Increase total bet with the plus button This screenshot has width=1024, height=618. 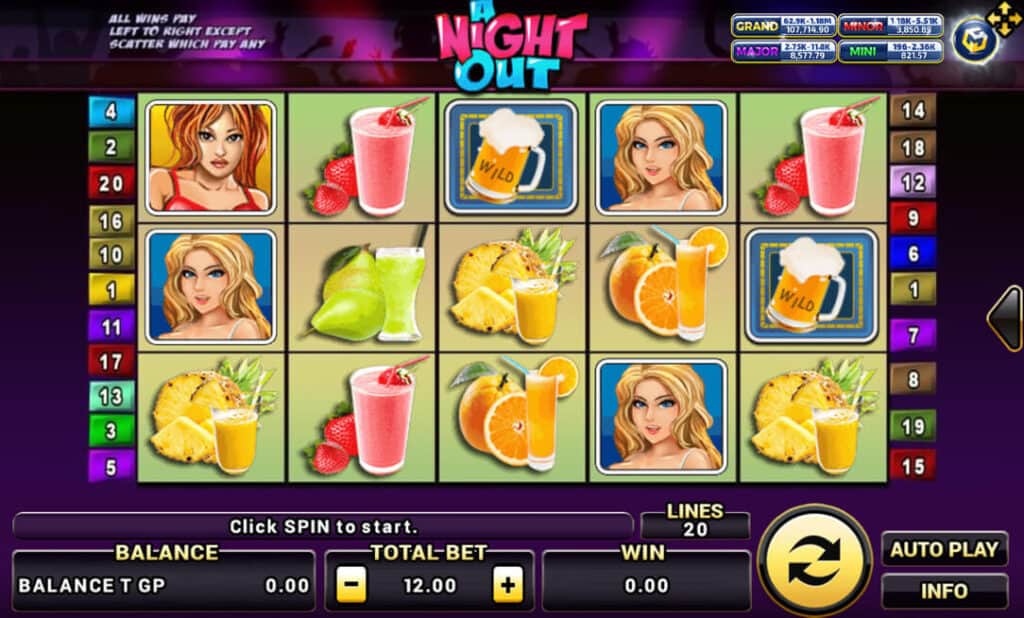pyautogui.click(x=508, y=586)
